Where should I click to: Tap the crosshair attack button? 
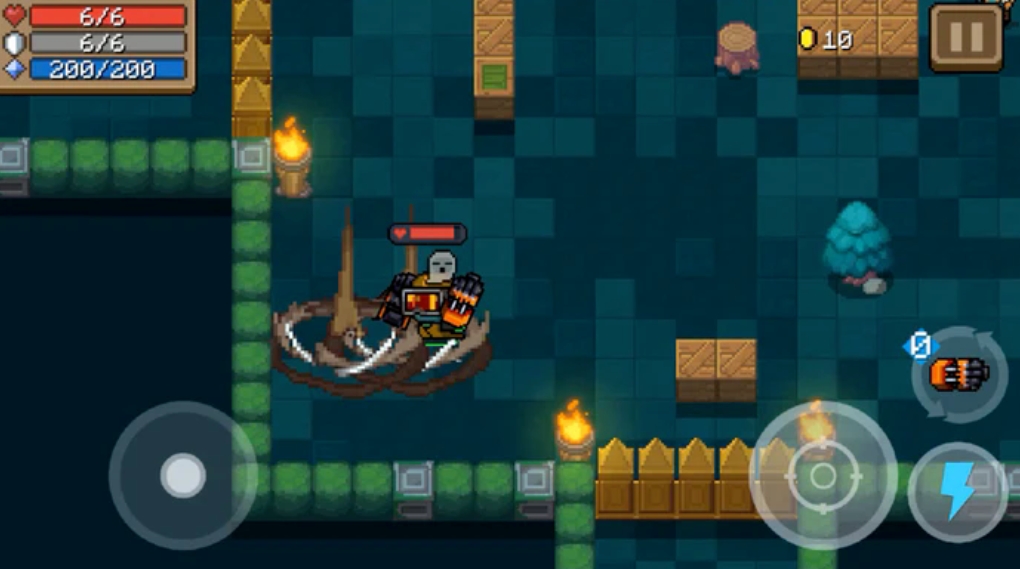[822, 476]
